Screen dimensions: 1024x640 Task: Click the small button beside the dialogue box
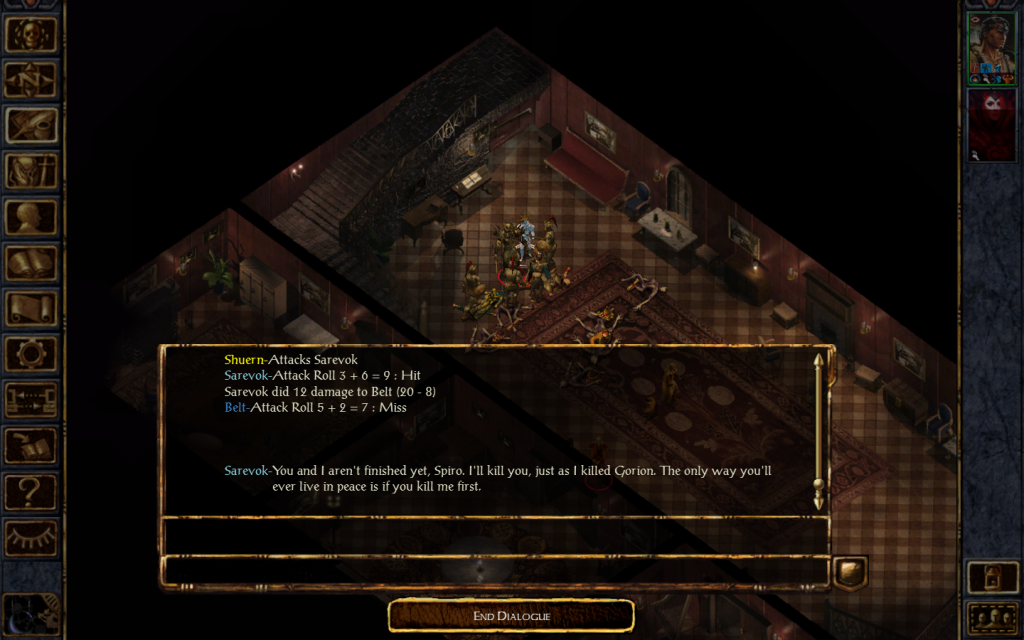850,572
